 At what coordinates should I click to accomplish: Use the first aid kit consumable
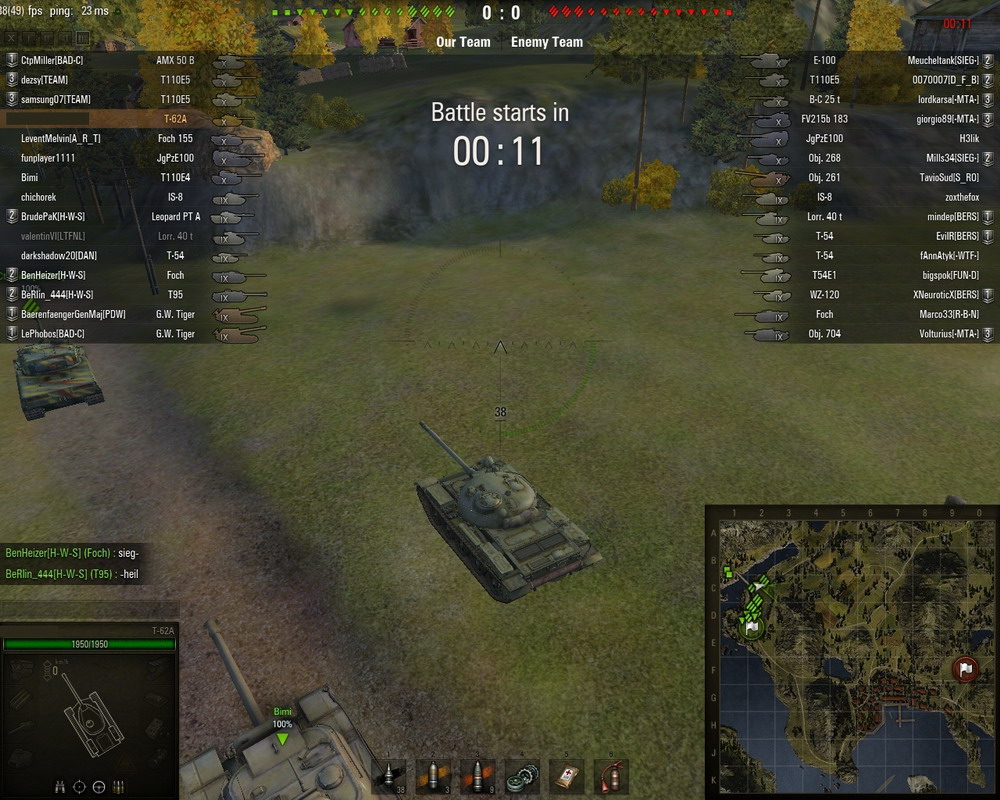point(566,777)
